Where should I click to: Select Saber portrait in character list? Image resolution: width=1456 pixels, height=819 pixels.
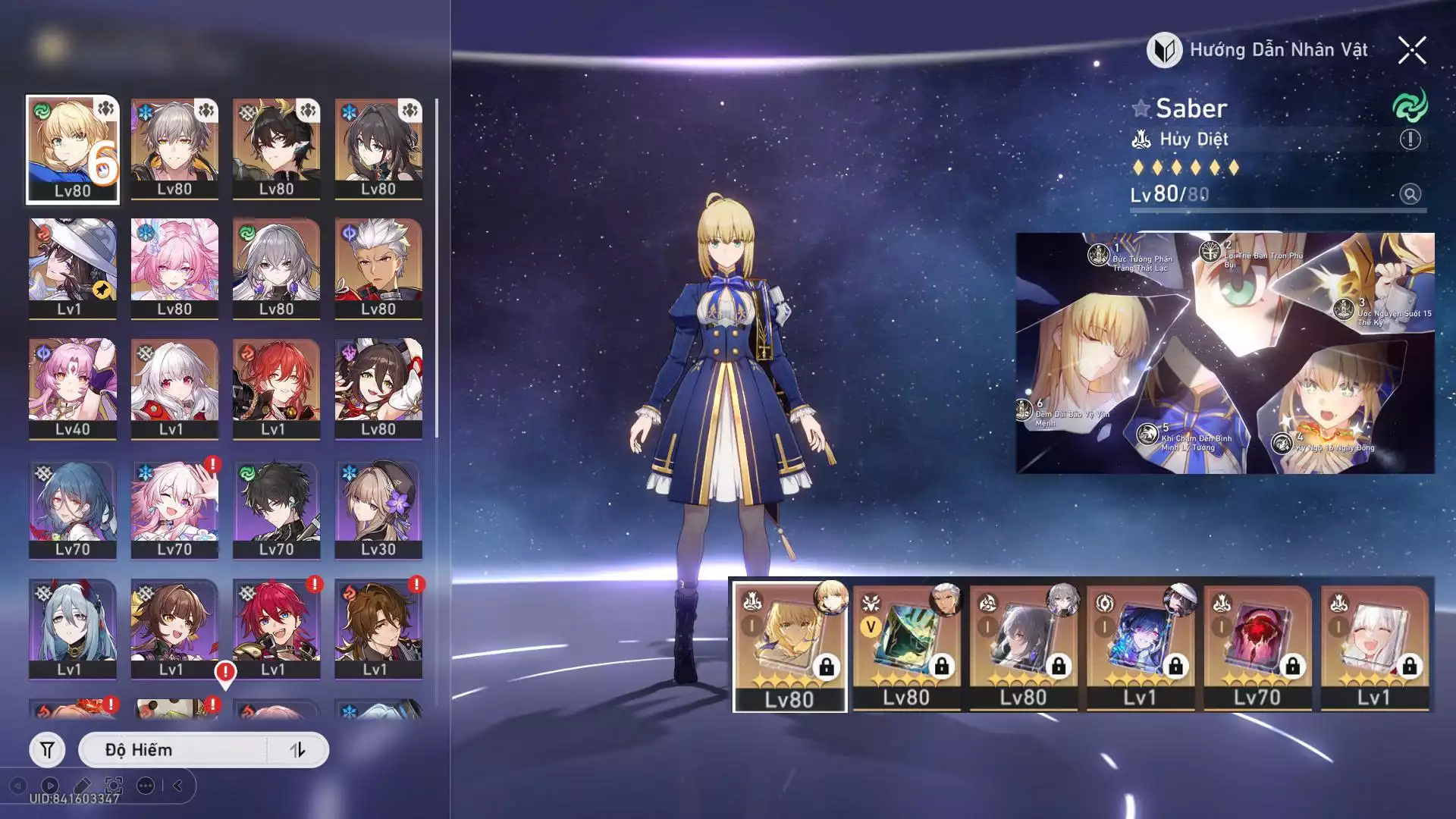[73, 149]
